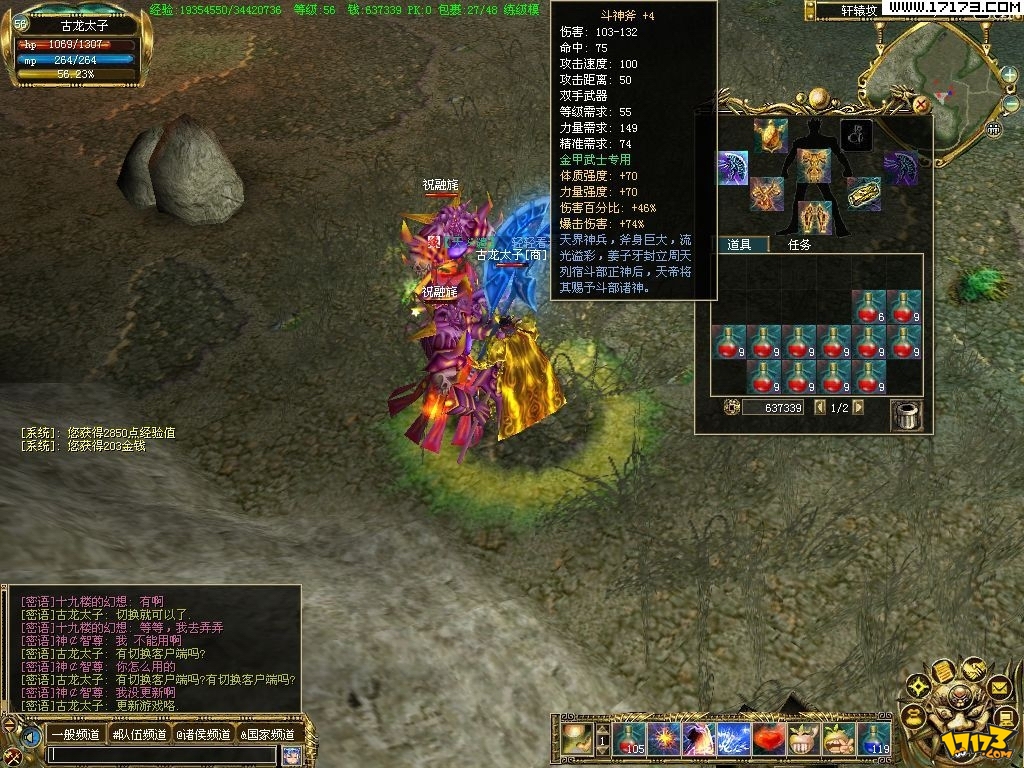Go to the next inventory page
The width and height of the screenshot is (1024, 768).
858,408
